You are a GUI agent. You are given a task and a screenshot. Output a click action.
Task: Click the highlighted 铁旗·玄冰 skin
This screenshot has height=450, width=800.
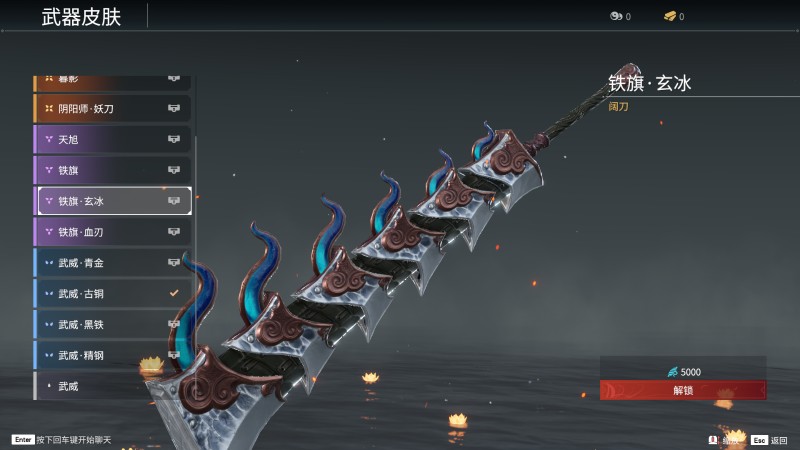114,201
